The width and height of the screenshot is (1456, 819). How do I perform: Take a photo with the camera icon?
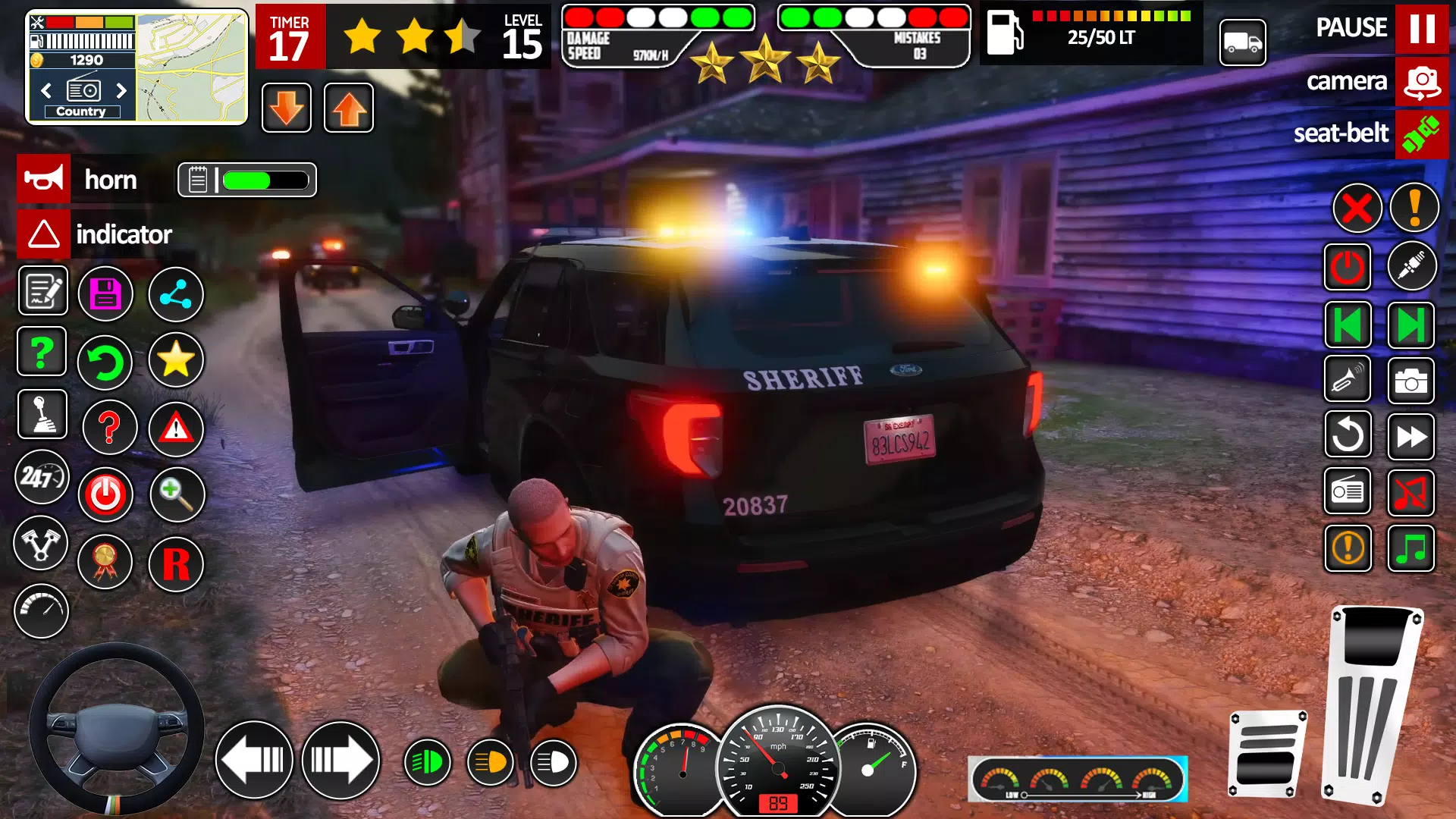1412,381
